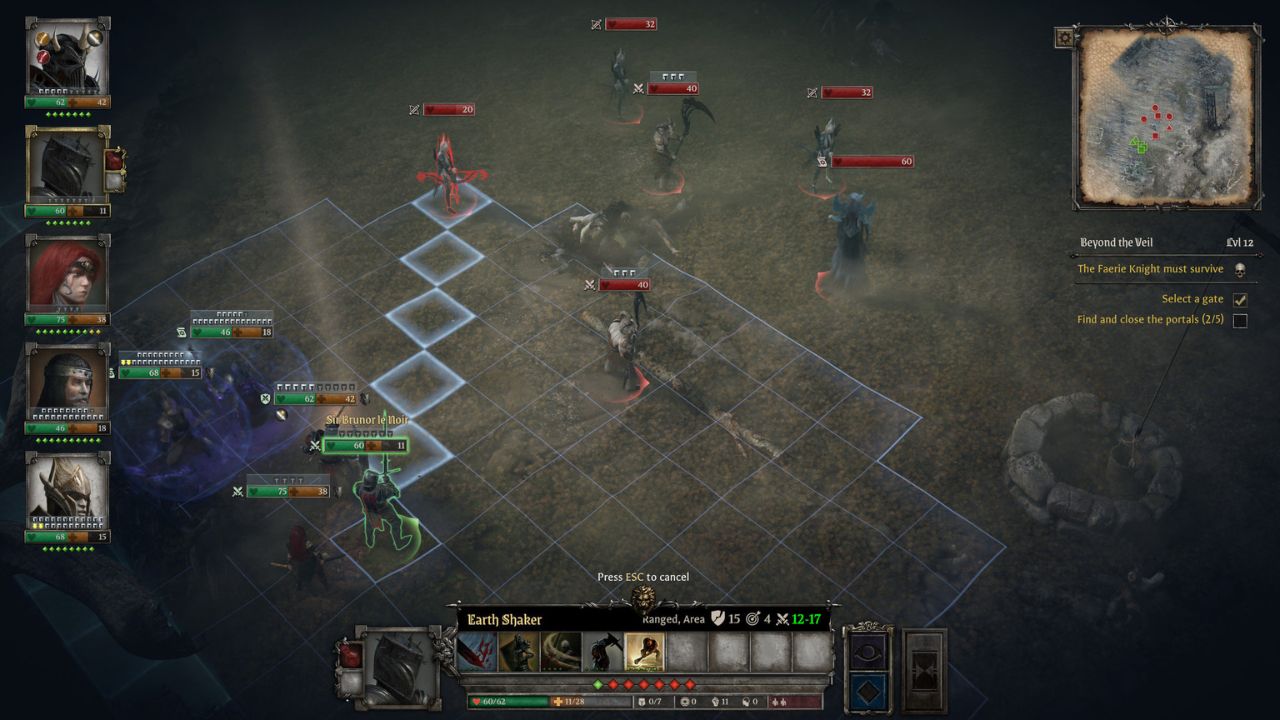Screen dimensions: 1280x720
Task: Check the Find and close the portals checkbox
Action: (1238, 319)
